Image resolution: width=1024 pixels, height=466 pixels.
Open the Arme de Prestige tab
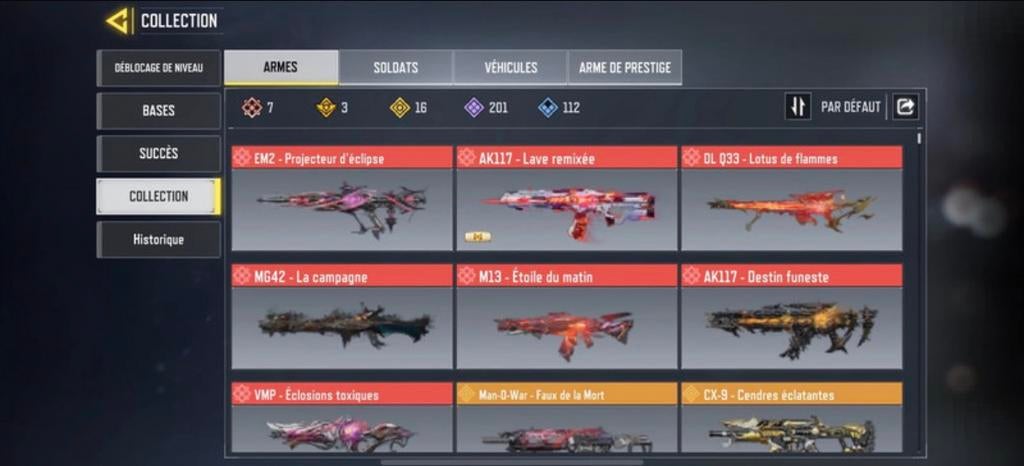(x=625, y=68)
